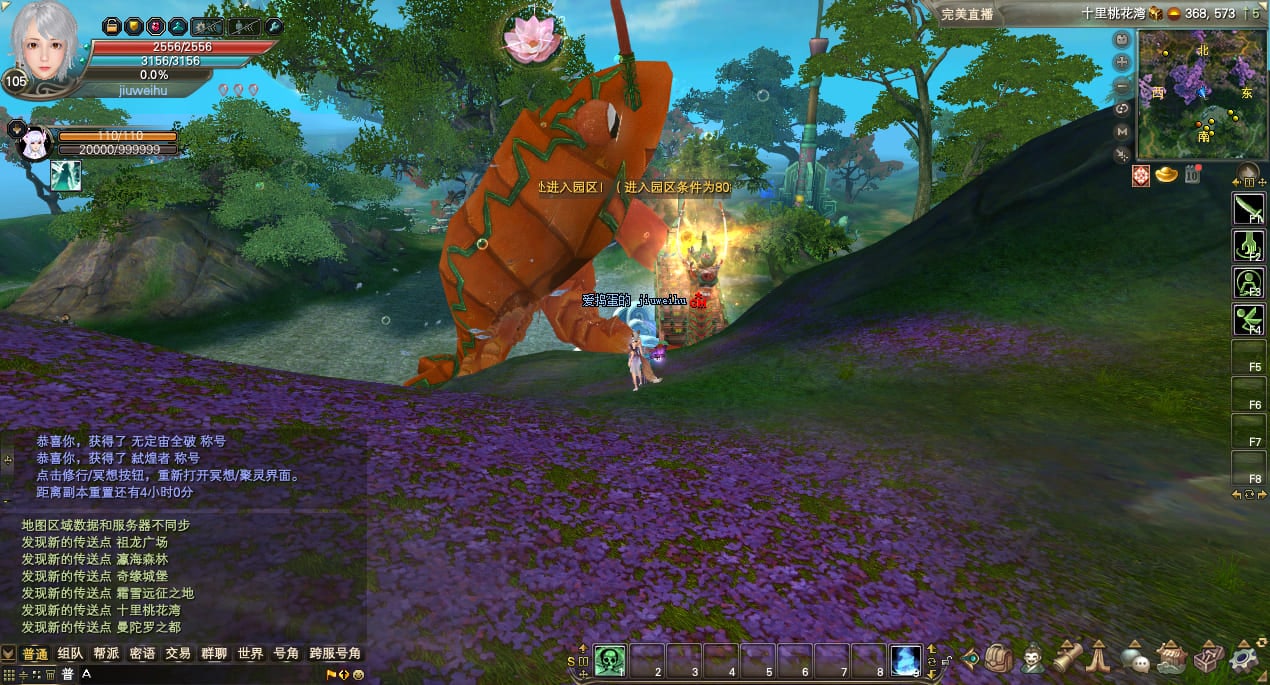Open the 世界 chat tab

pos(250,654)
